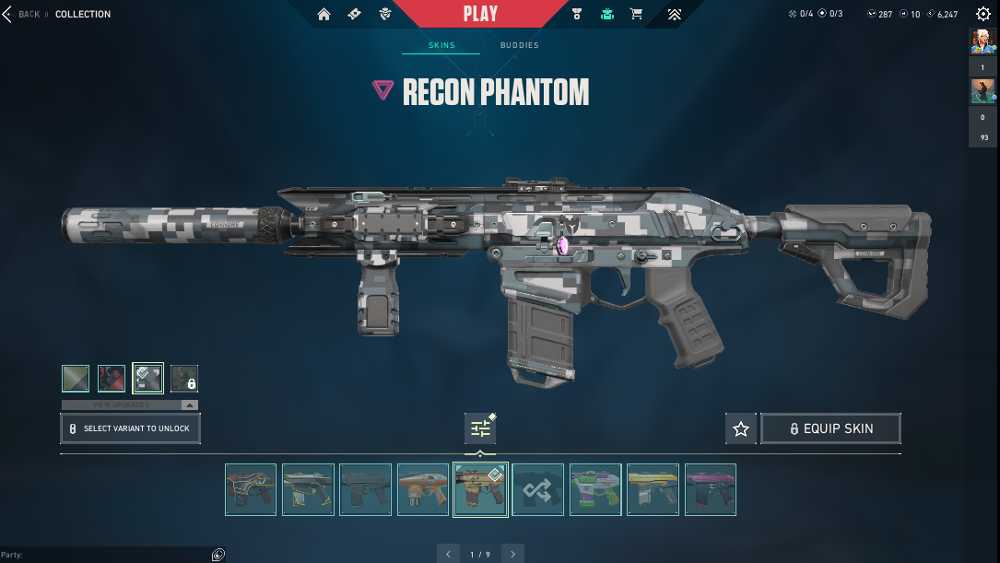Start matchmaking with the PLAY button
The height and width of the screenshot is (563, 1000).
tap(480, 14)
